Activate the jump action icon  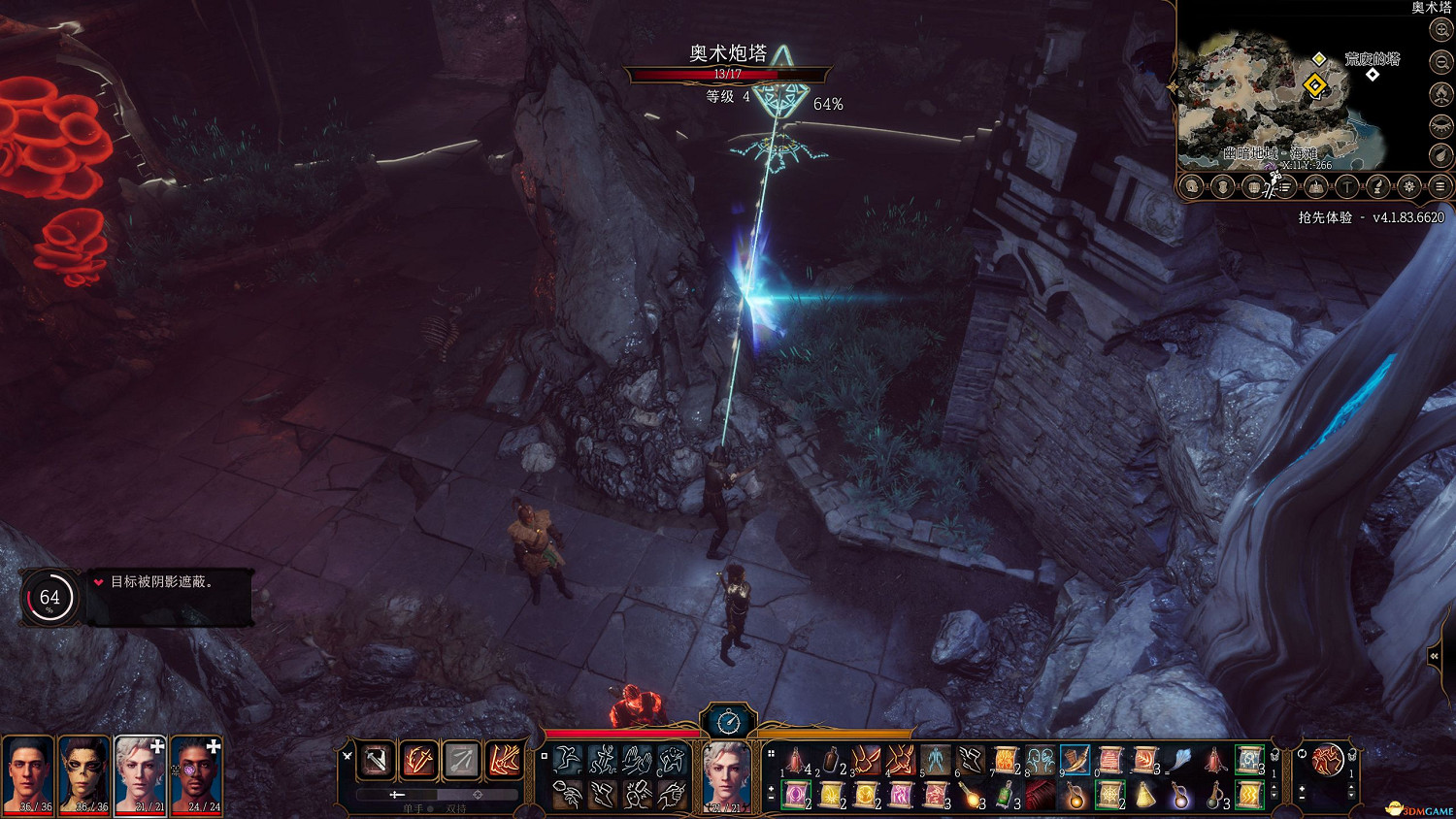coord(568,760)
